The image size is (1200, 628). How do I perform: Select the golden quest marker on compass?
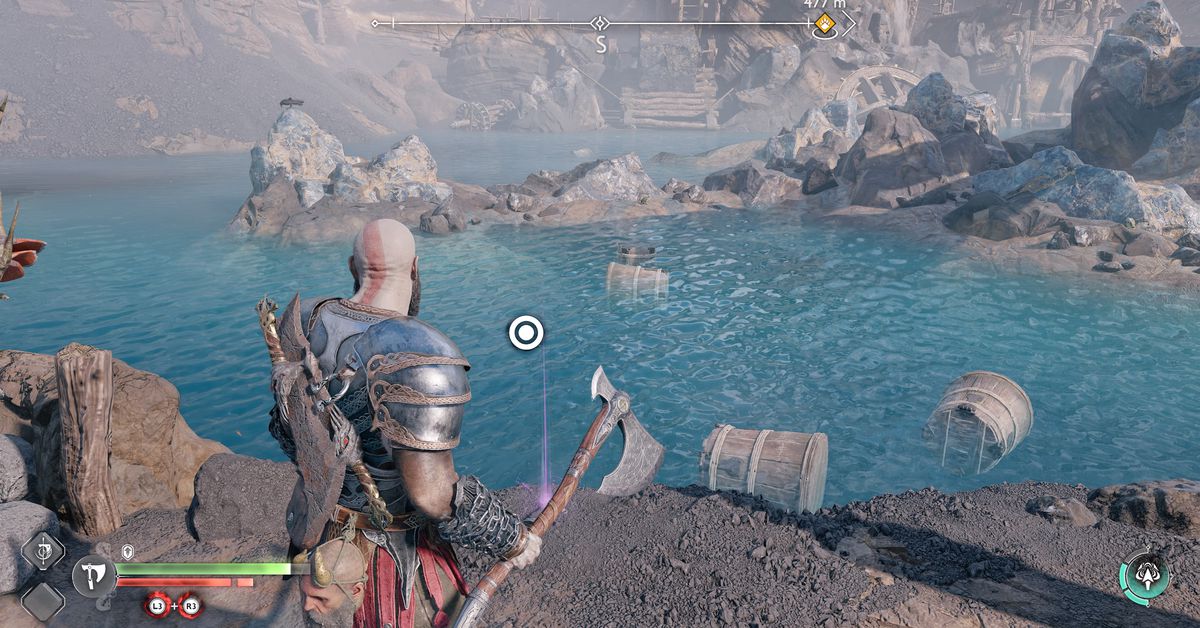click(825, 24)
